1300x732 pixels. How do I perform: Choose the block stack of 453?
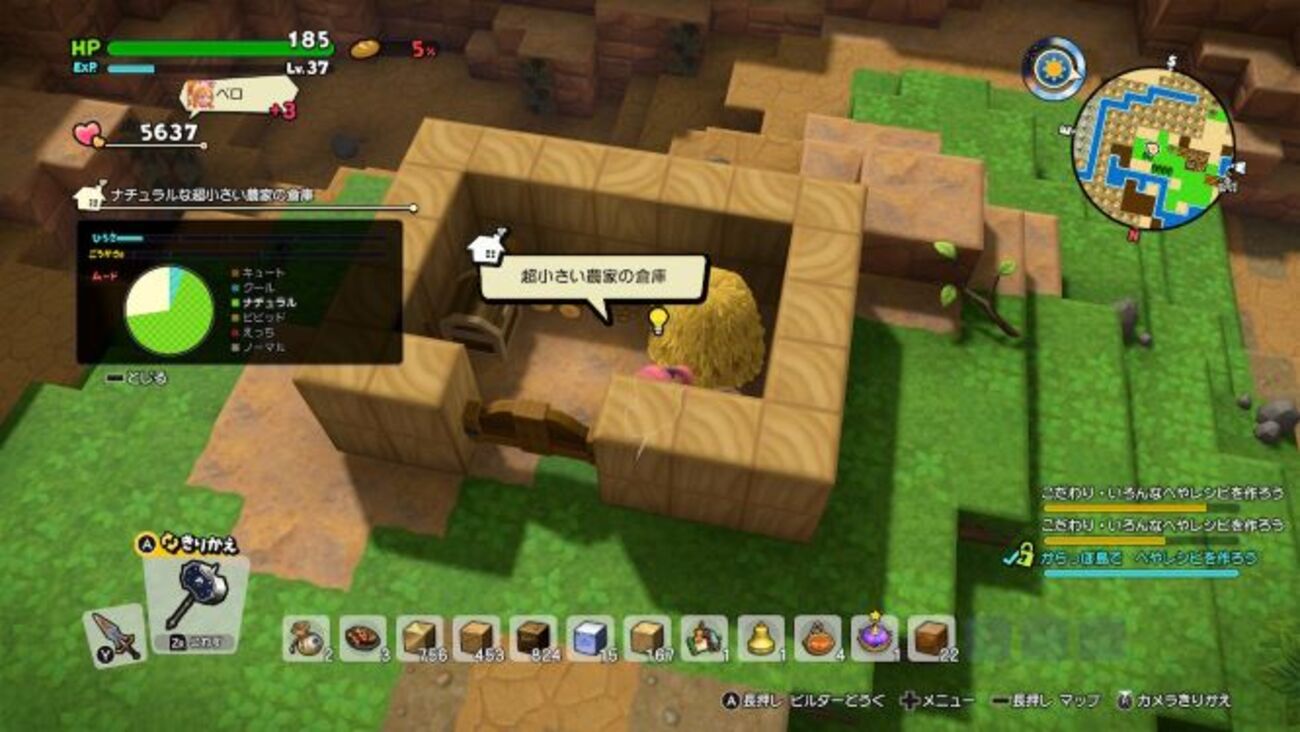click(x=476, y=638)
